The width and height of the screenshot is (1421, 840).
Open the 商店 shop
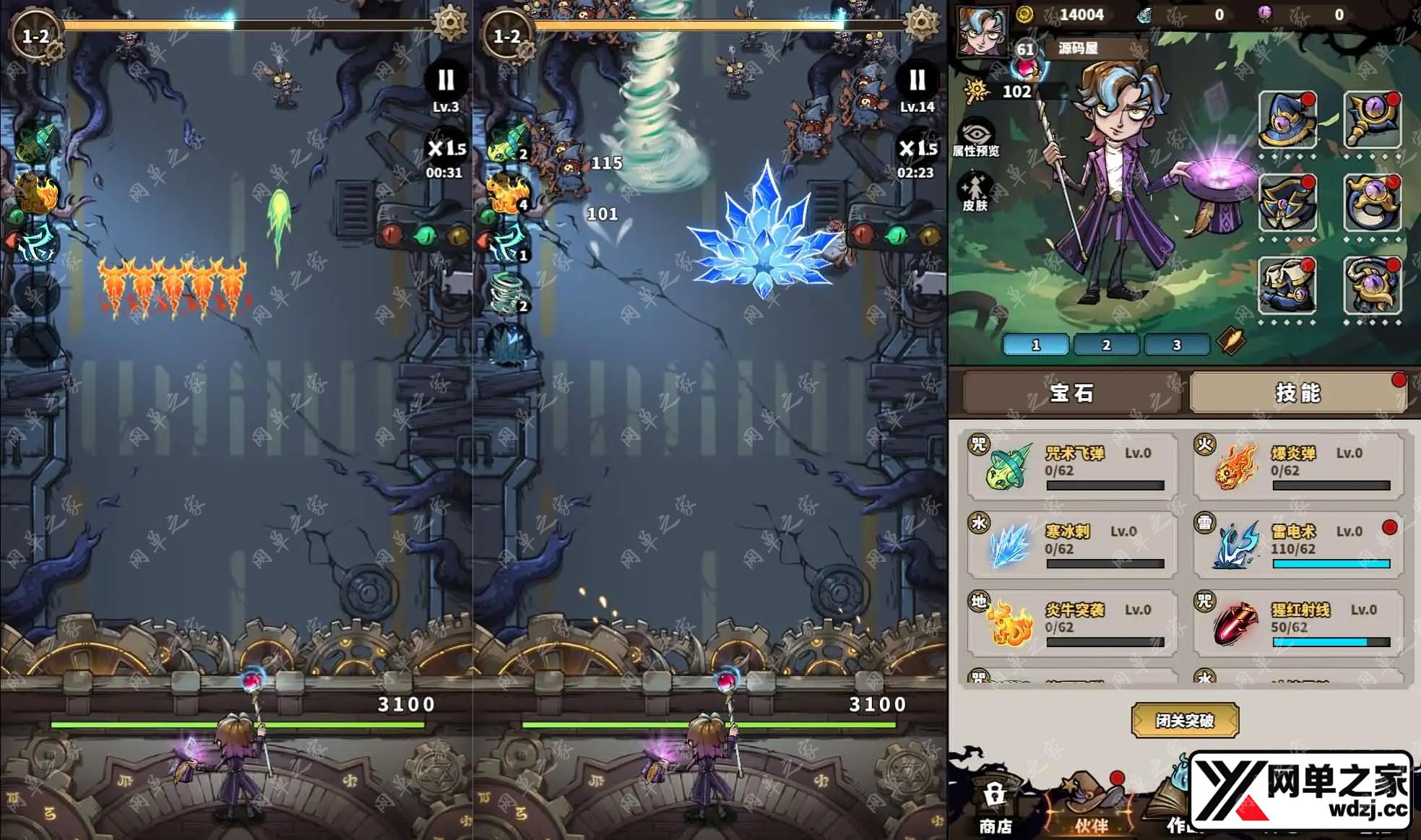(x=995, y=809)
